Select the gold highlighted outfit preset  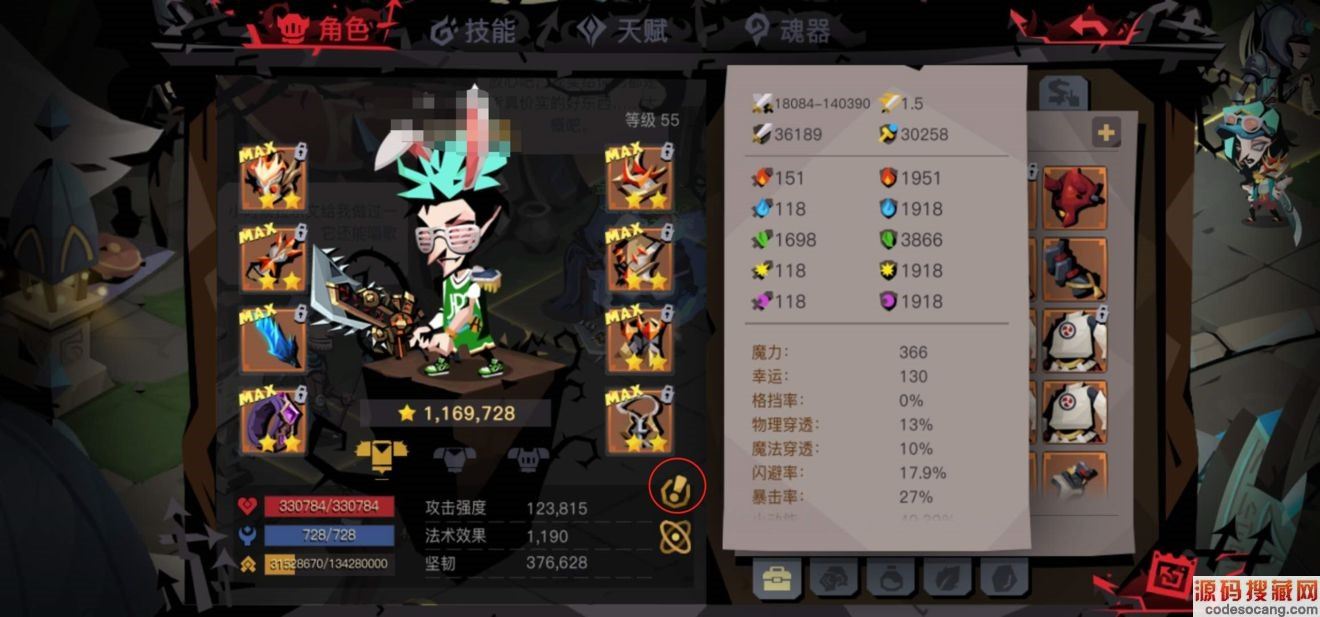coord(381,457)
